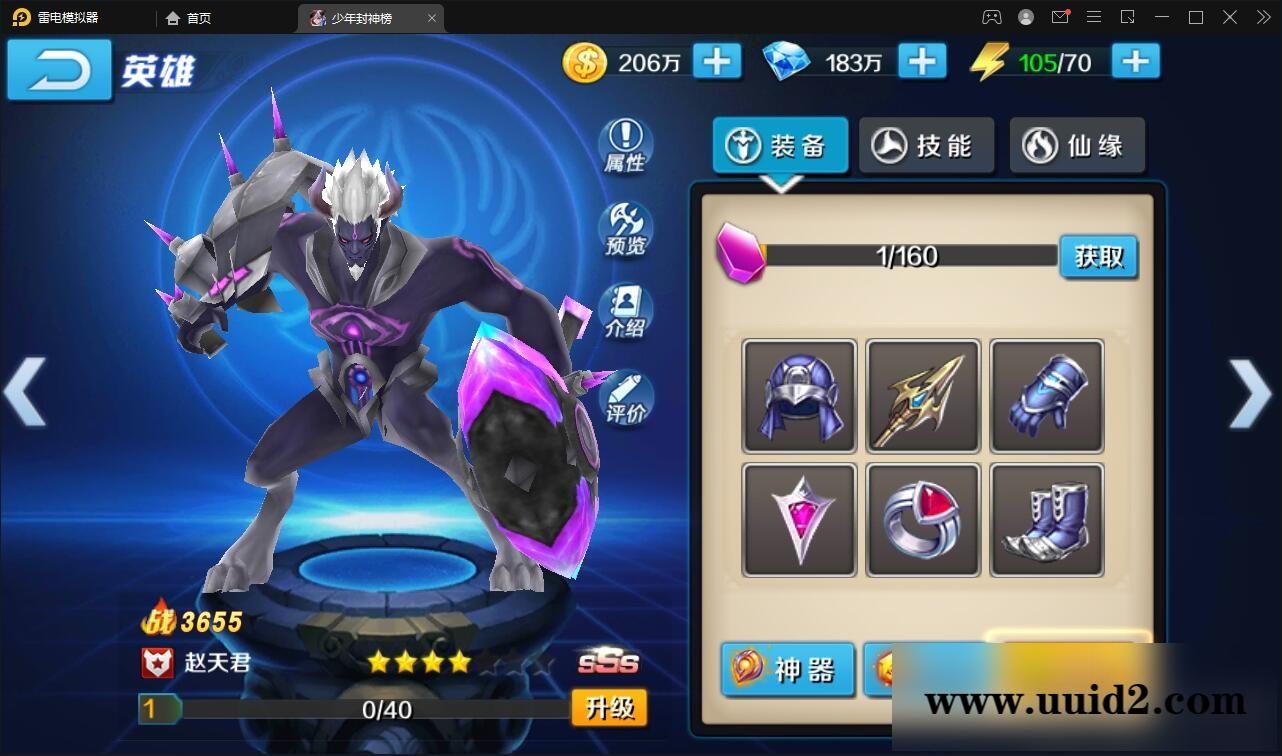Open the 神器 artifact button
Viewport: 1282px width, 756px height.
pos(788,669)
